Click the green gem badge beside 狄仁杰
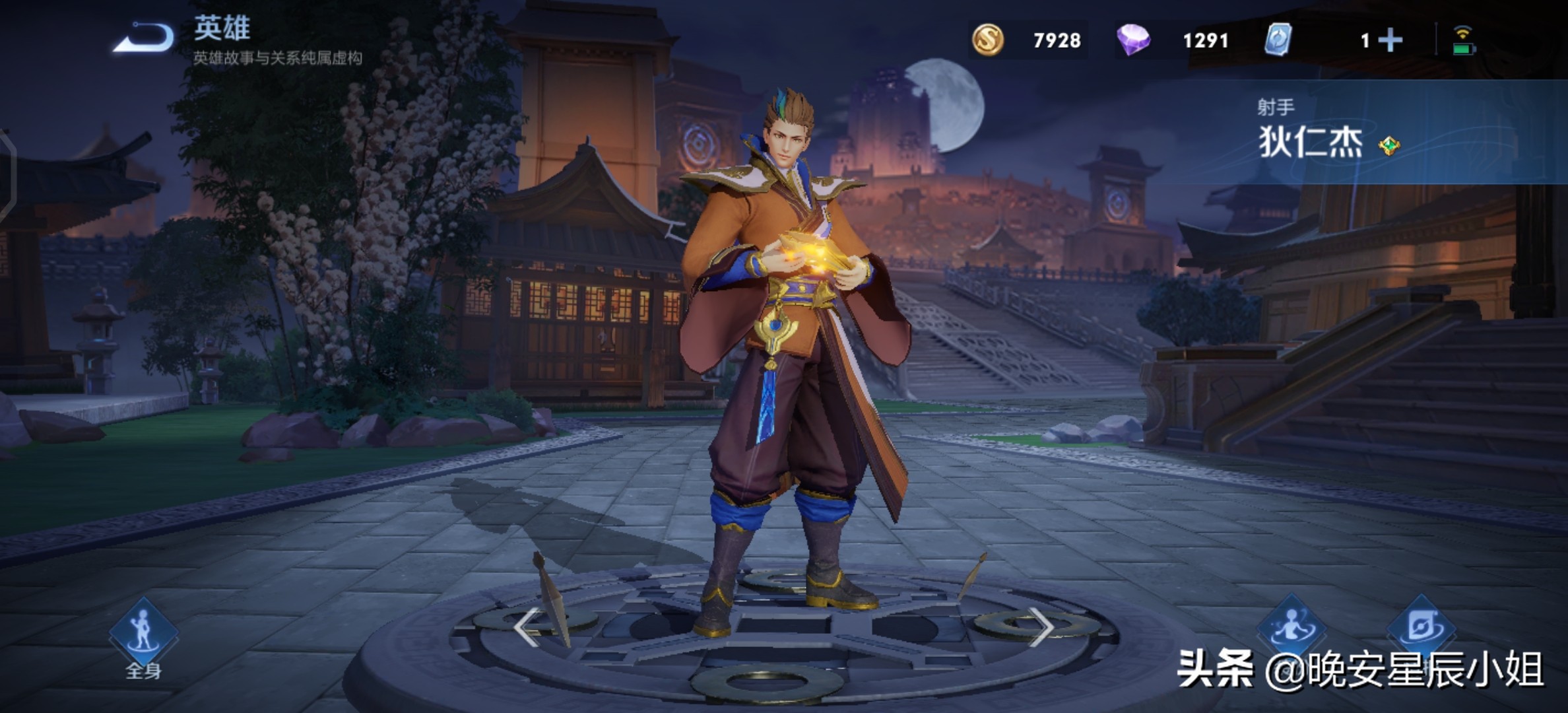 (1389, 145)
